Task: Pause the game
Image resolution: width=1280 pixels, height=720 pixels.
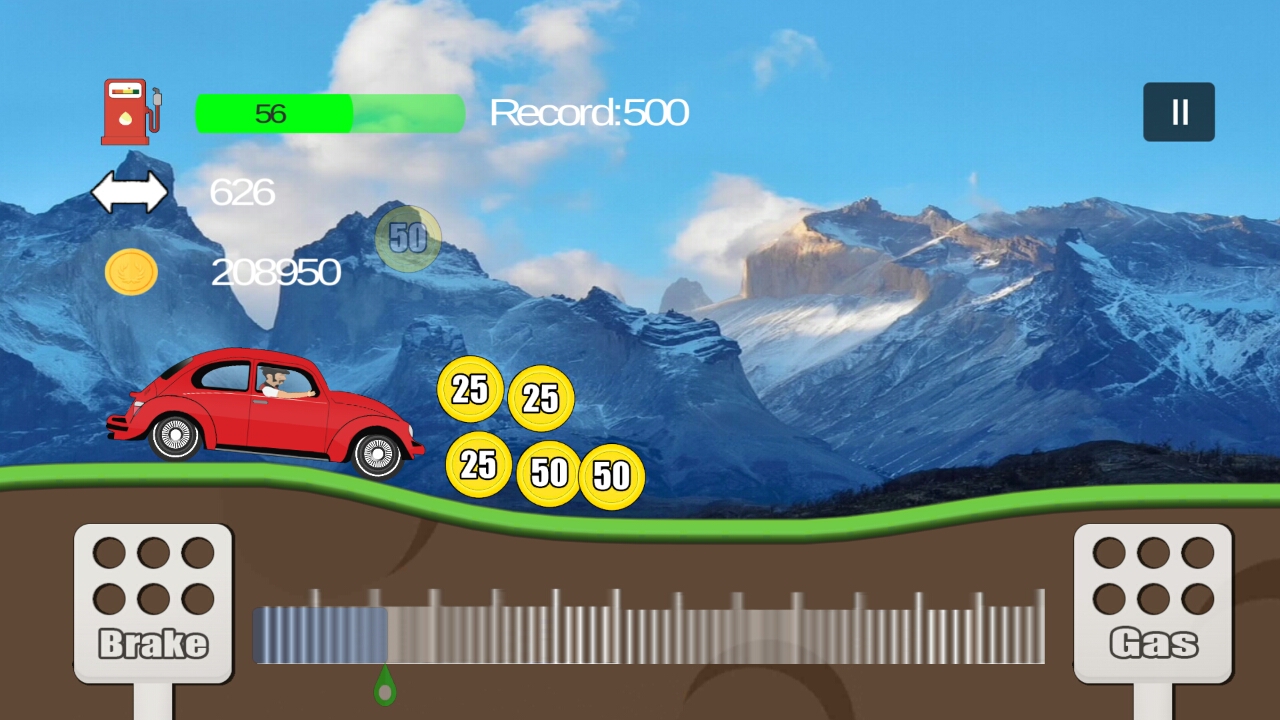Action: (1178, 110)
